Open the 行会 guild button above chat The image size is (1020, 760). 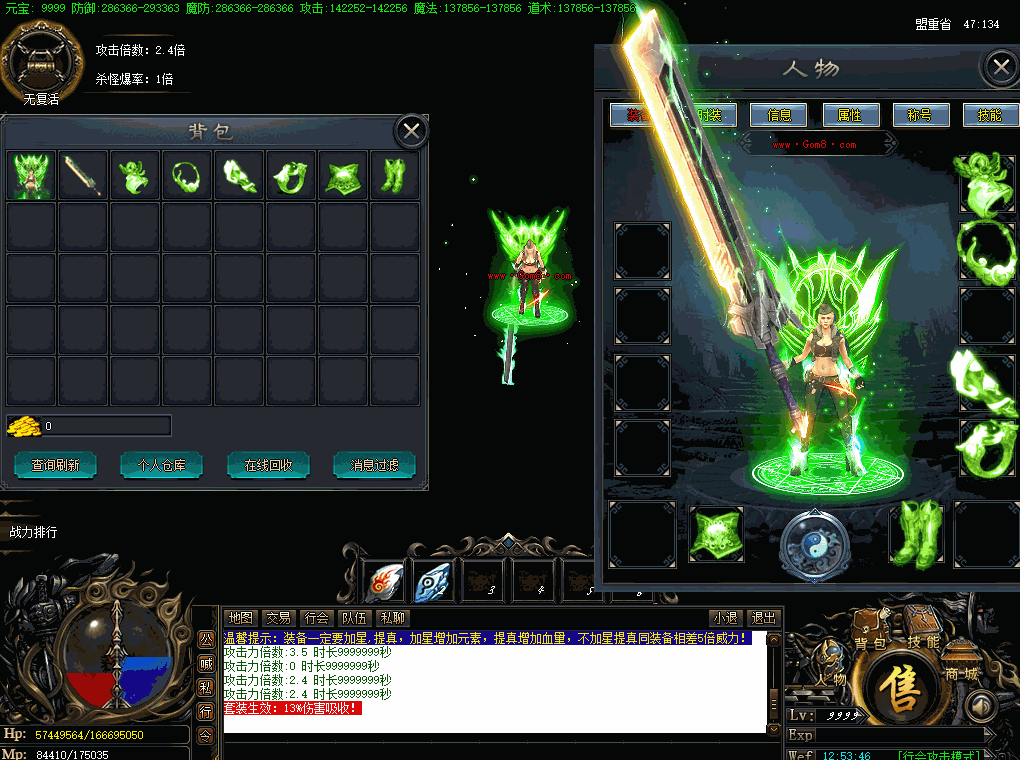click(x=317, y=618)
